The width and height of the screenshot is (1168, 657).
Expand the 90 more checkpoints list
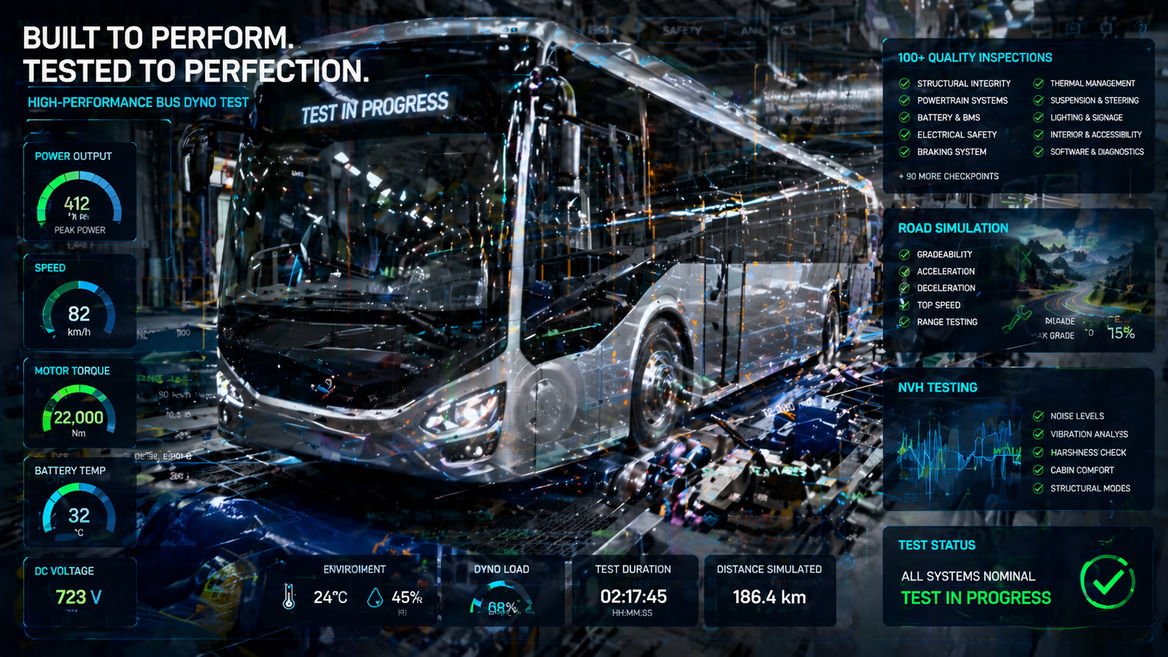[948, 176]
